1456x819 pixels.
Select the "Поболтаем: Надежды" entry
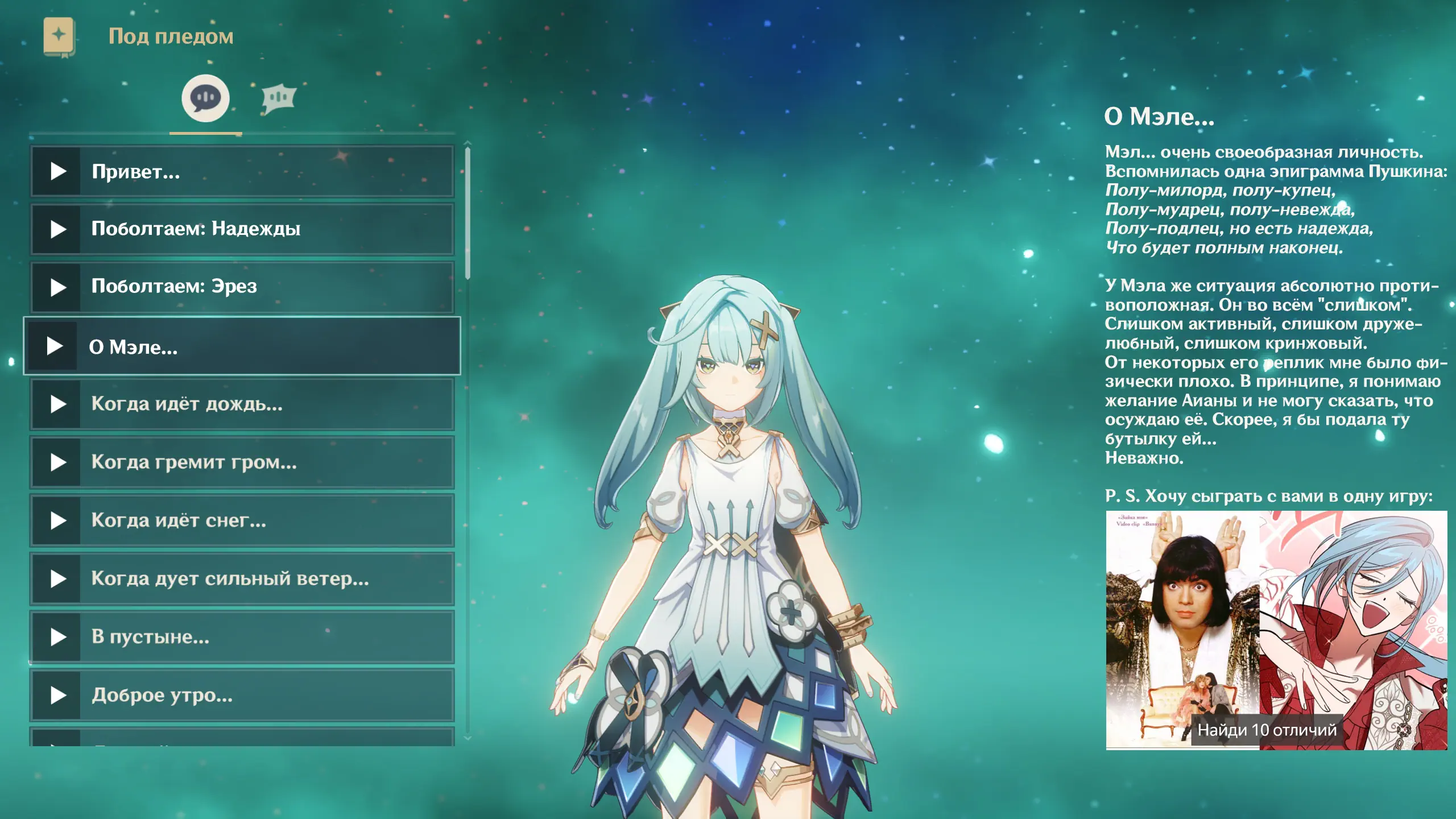click(x=242, y=229)
